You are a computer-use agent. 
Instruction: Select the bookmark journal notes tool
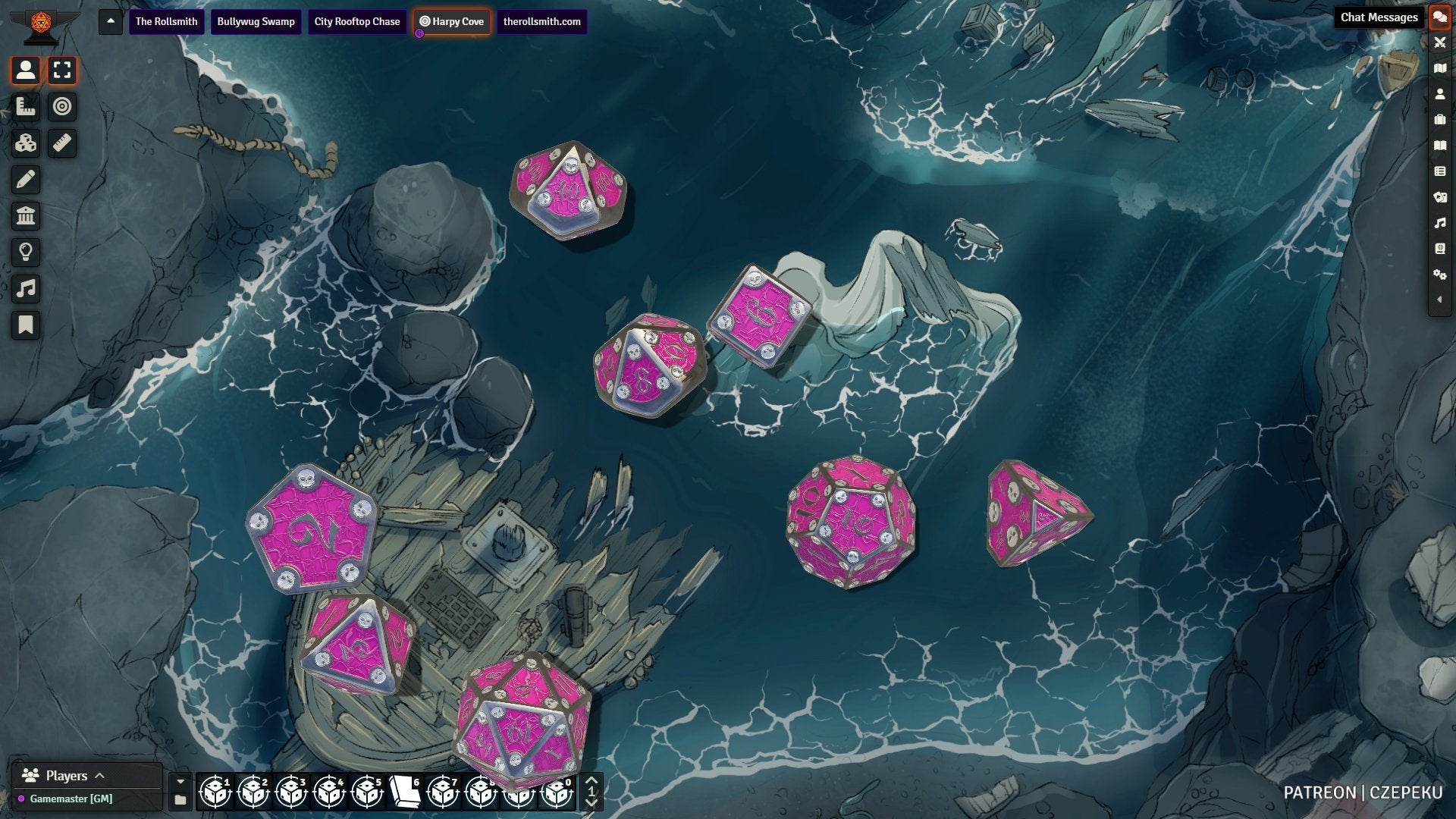(26, 325)
